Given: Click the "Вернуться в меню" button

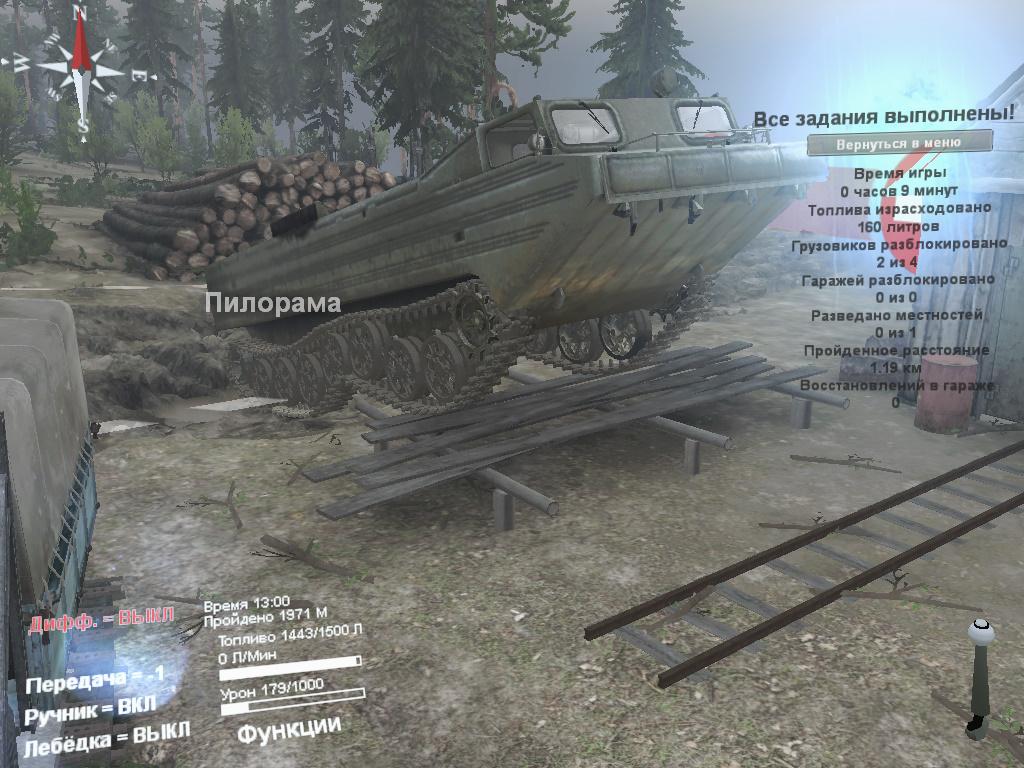Looking at the screenshot, I should [899, 143].
